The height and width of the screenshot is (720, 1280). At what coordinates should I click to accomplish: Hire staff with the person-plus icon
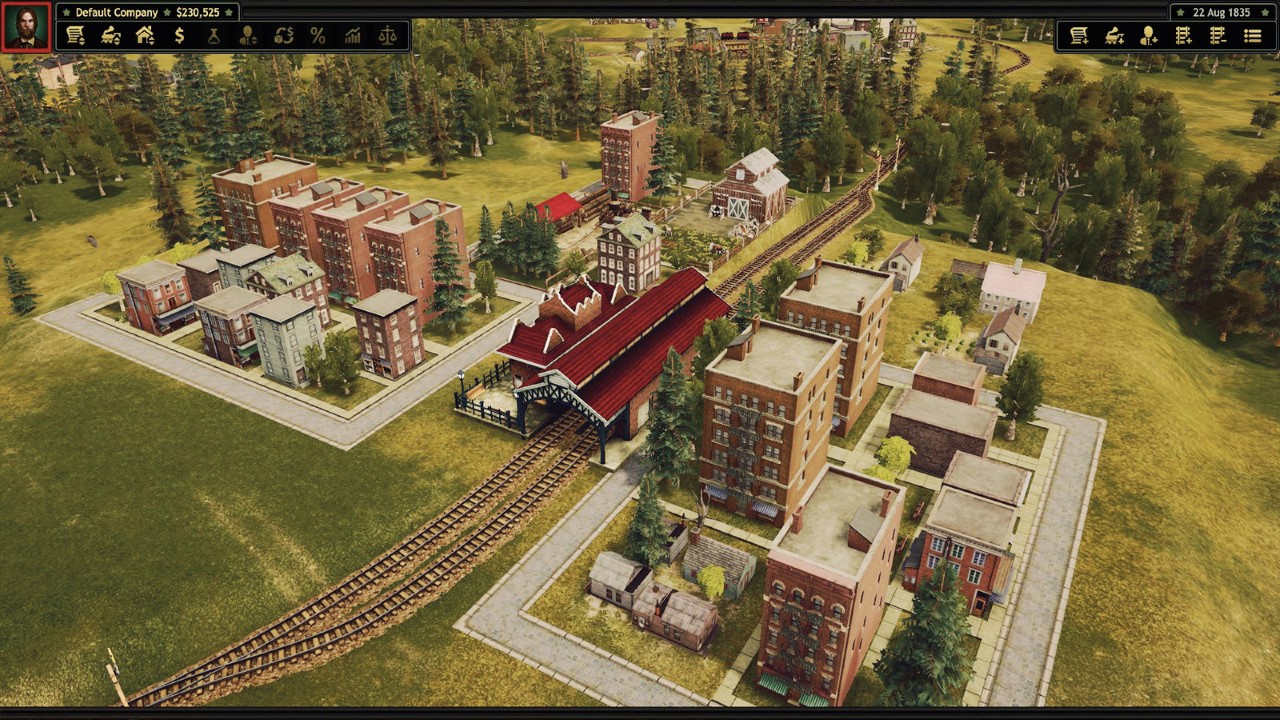tap(1149, 36)
